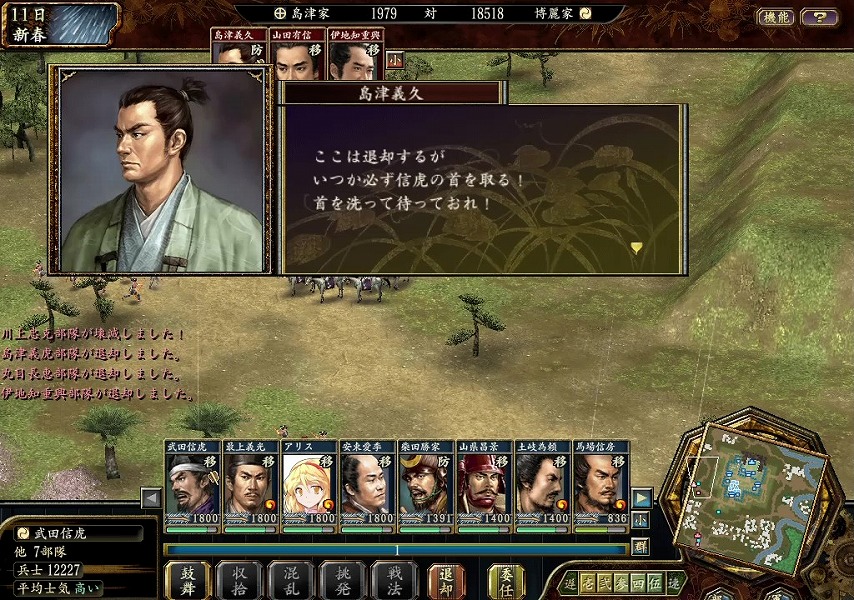Open the 機能 function menu
This screenshot has width=854, height=600.
(775, 16)
